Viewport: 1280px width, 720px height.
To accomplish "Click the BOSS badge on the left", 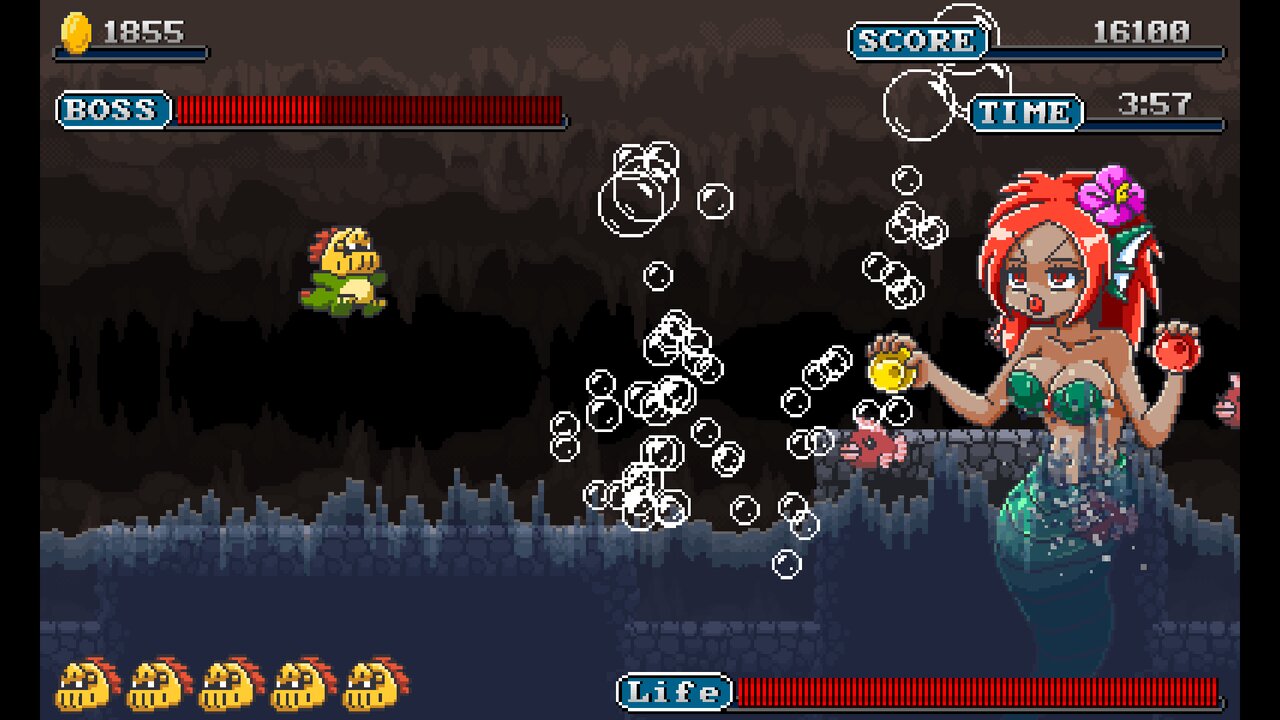I will pyautogui.click(x=112, y=110).
